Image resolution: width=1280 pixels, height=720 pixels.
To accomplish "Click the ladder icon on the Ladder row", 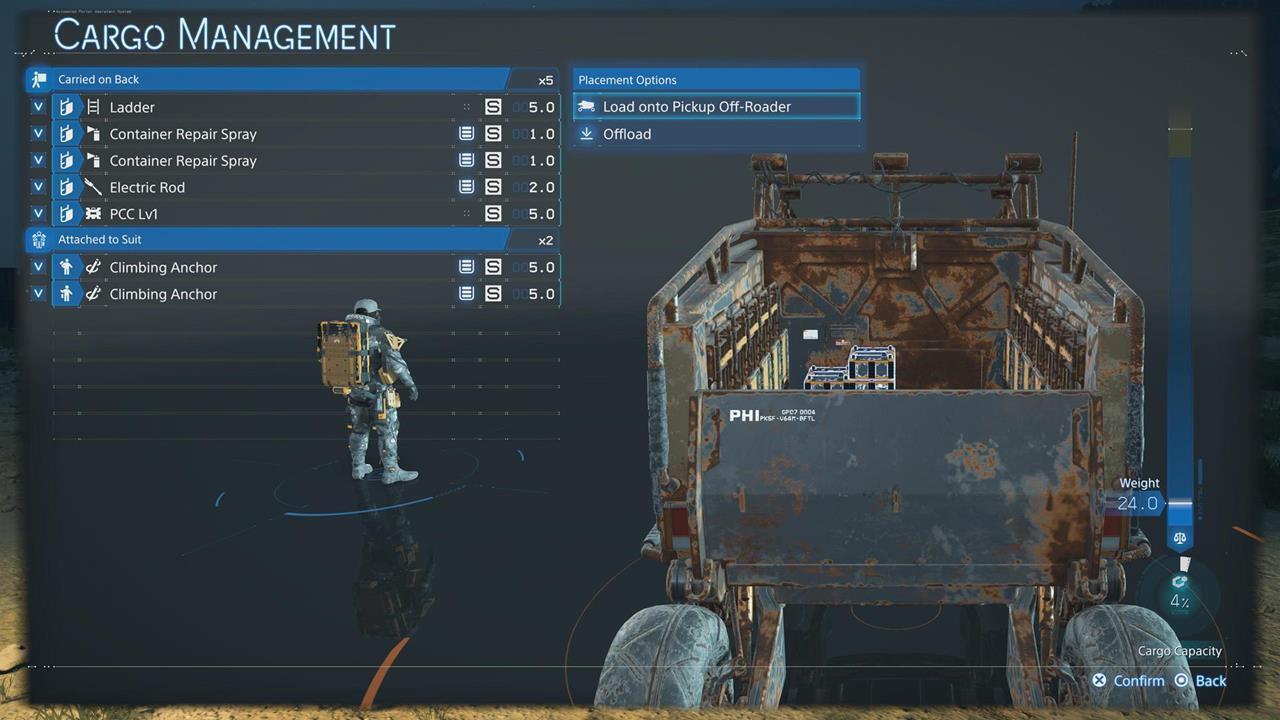I will coord(92,107).
